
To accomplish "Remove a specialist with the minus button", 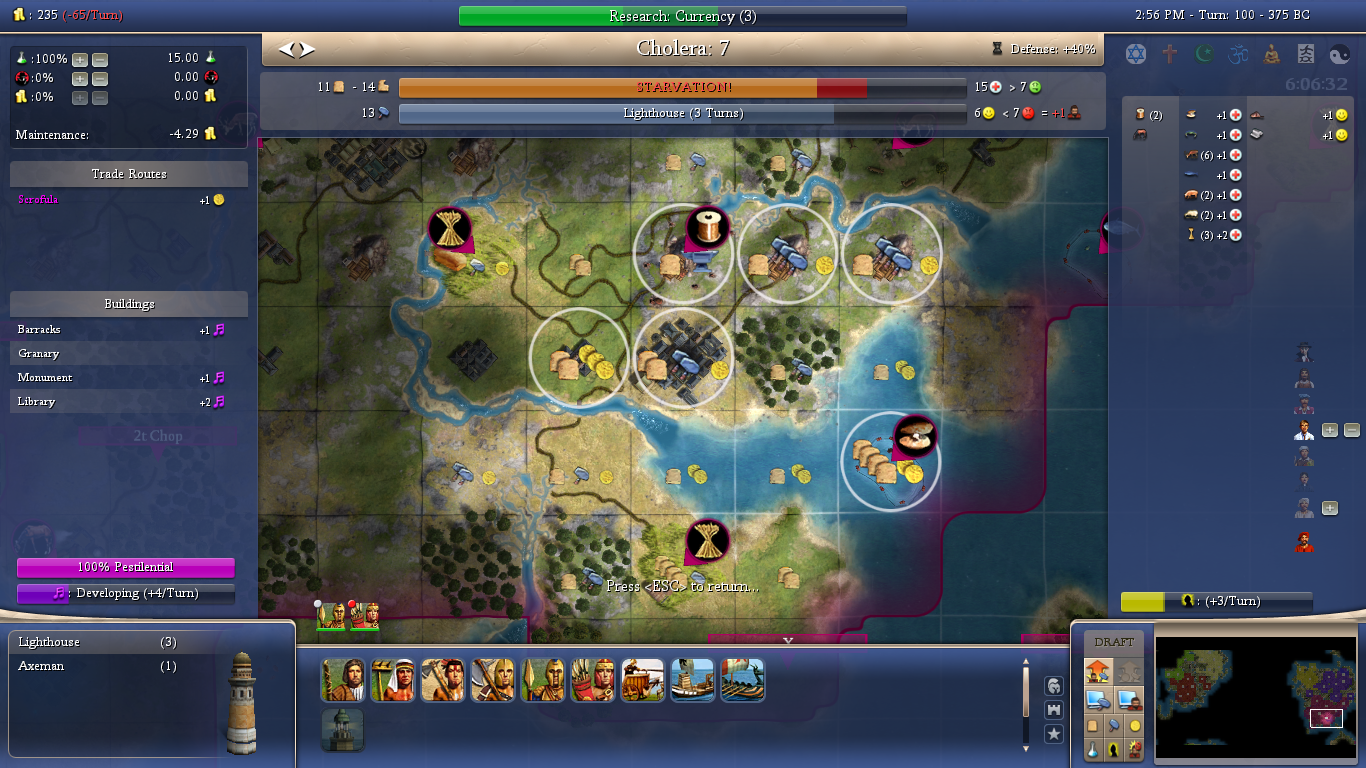I will [1351, 431].
